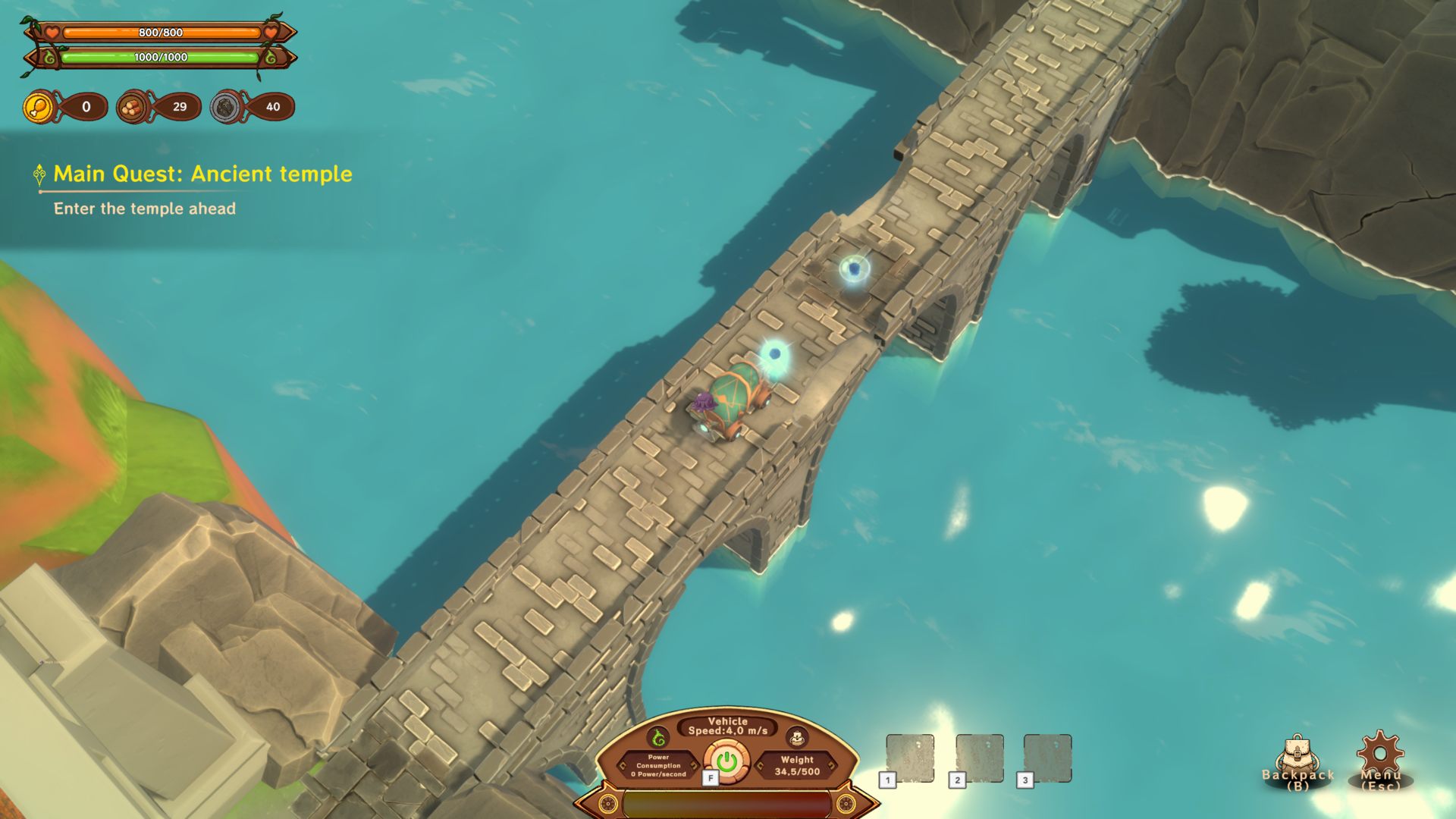Image resolution: width=1456 pixels, height=819 pixels.
Task: Open the Backpack
Action: click(1297, 761)
